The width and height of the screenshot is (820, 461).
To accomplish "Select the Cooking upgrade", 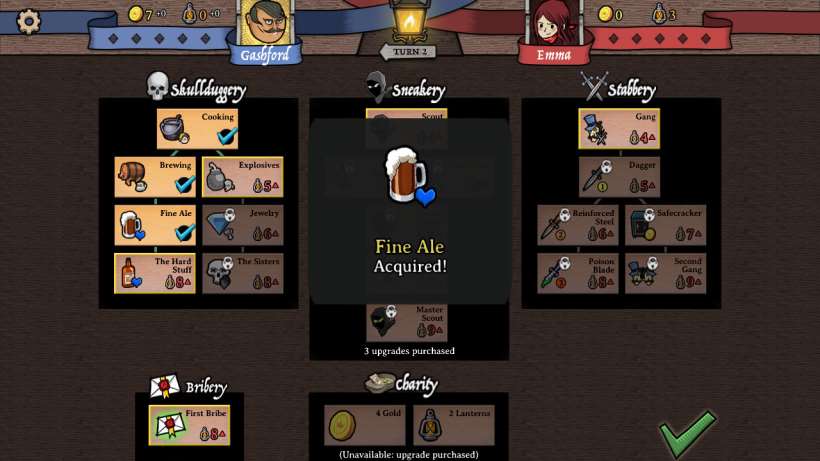I will coord(198,129).
